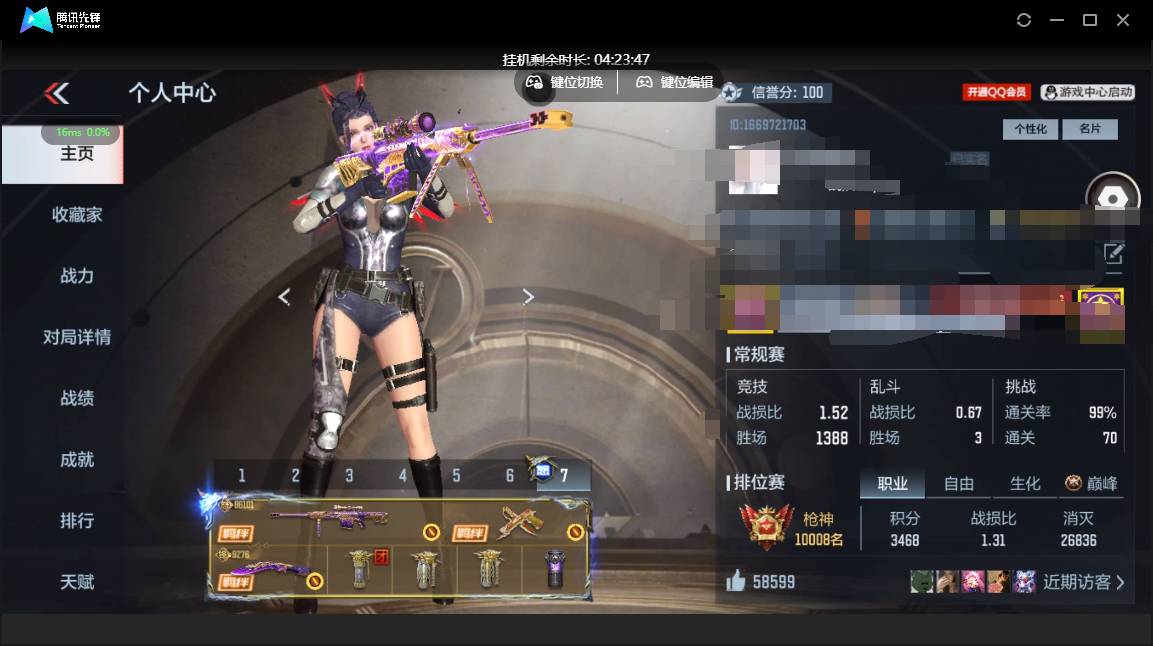Open the 收藏家 menu entry
Viewport: 1153px width, 646px height.
[x=77, y=214]
